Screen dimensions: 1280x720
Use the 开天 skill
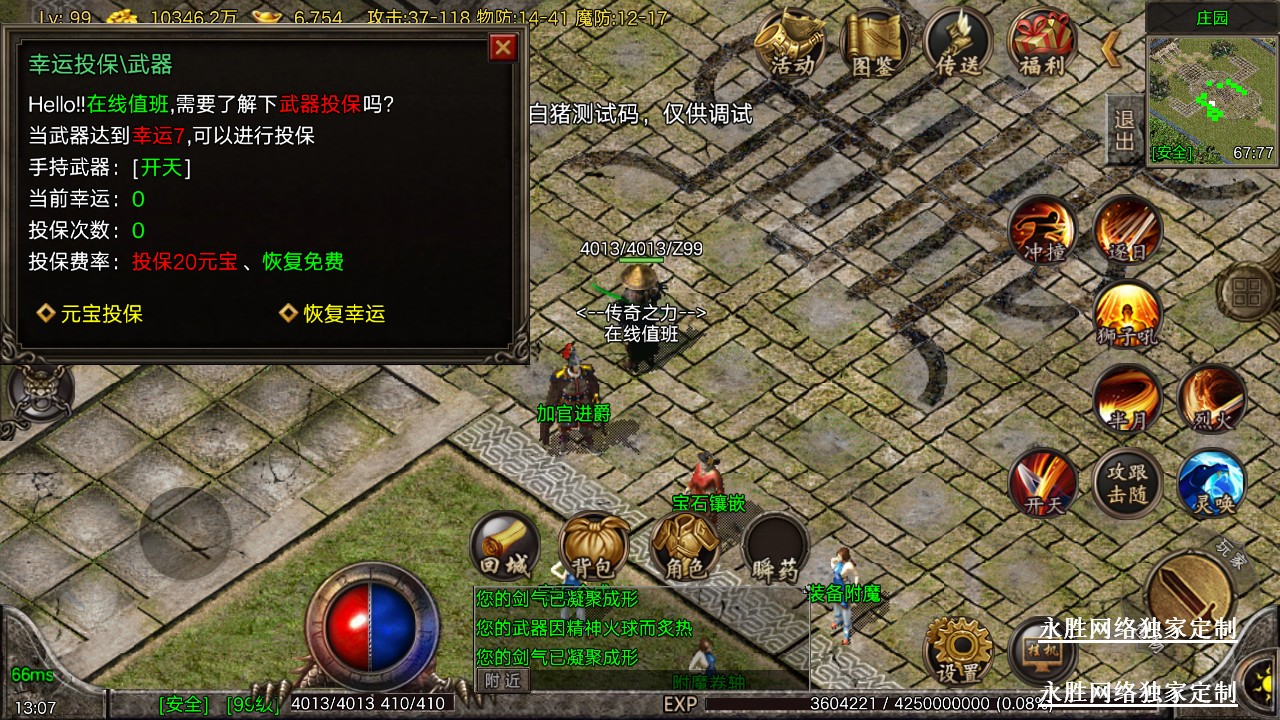pyautogui.click(x=1043, y=484)
